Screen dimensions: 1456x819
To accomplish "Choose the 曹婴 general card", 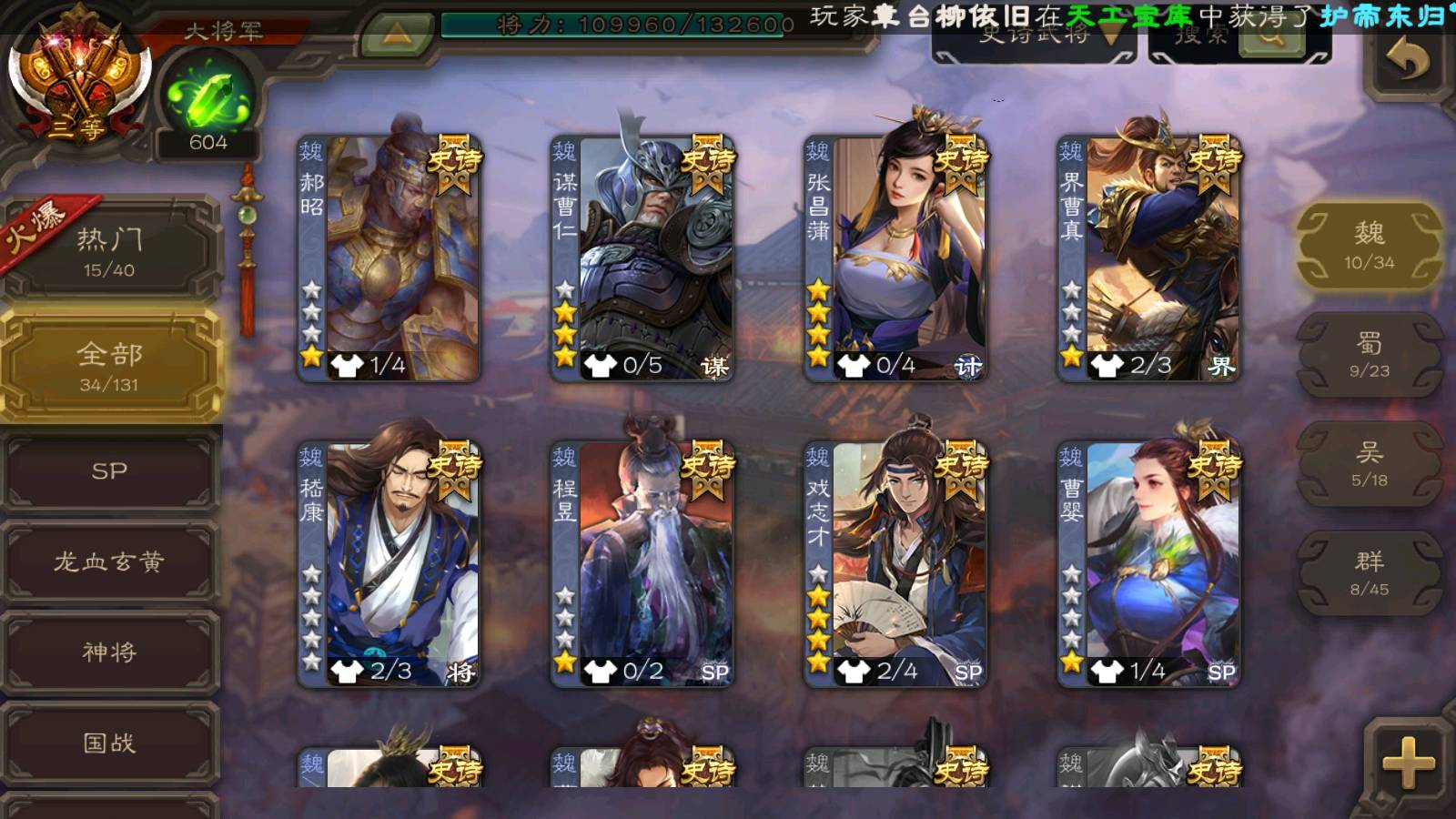I will pos(1148,564).
